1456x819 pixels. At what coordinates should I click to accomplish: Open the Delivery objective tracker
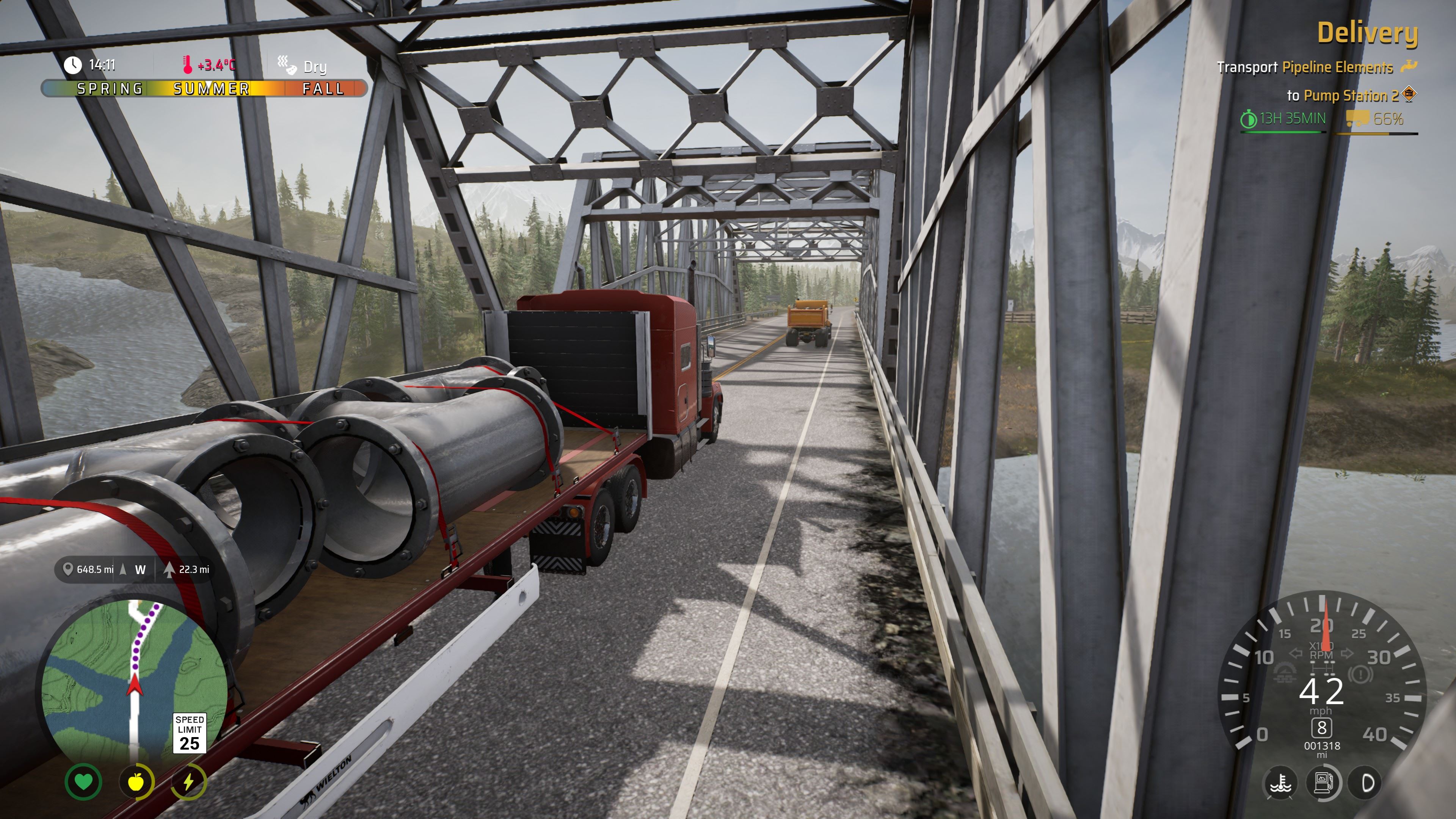pos(1367,33)
